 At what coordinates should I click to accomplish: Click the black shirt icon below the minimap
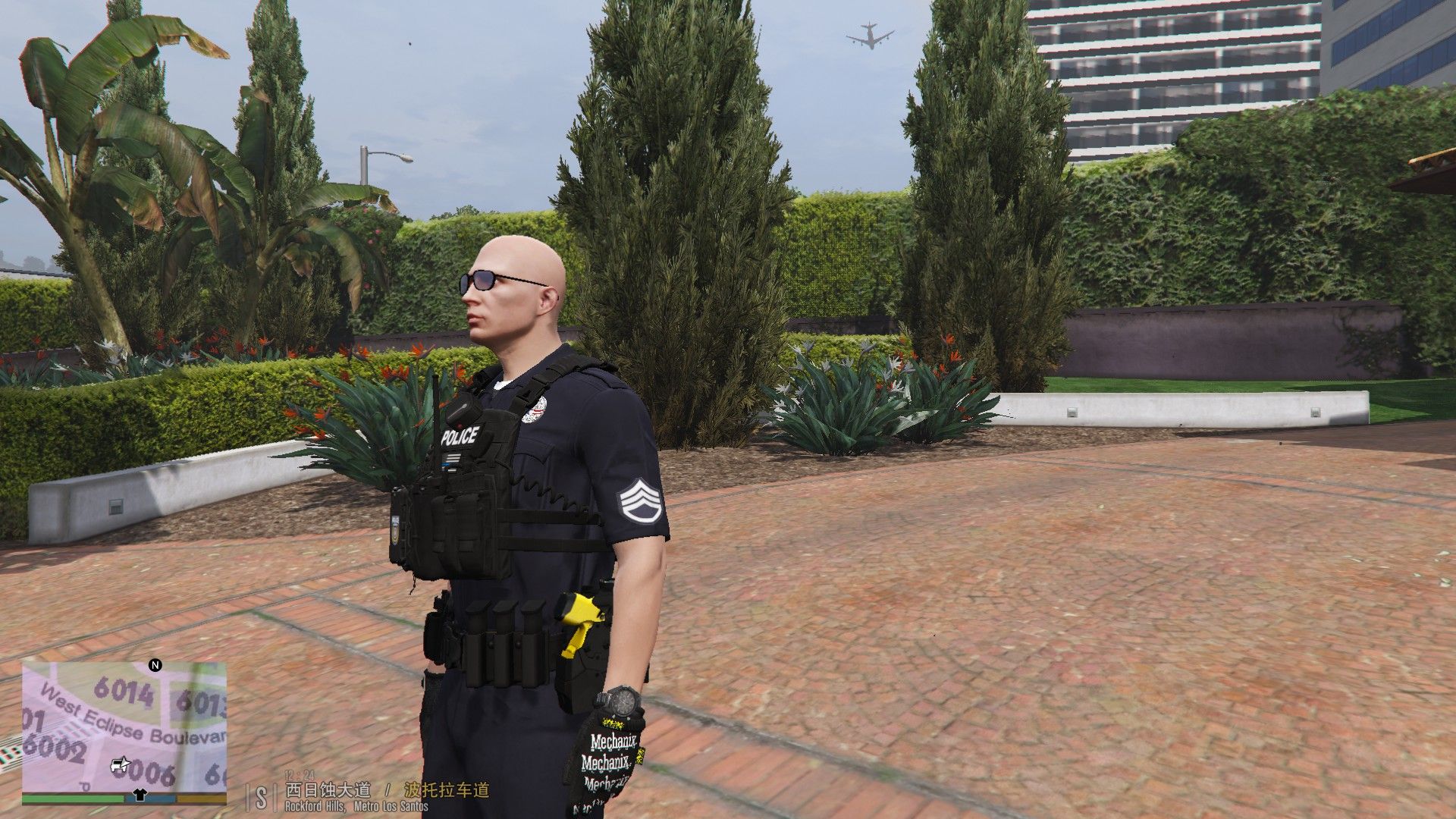pyautogui.click(x=139, y=795)
